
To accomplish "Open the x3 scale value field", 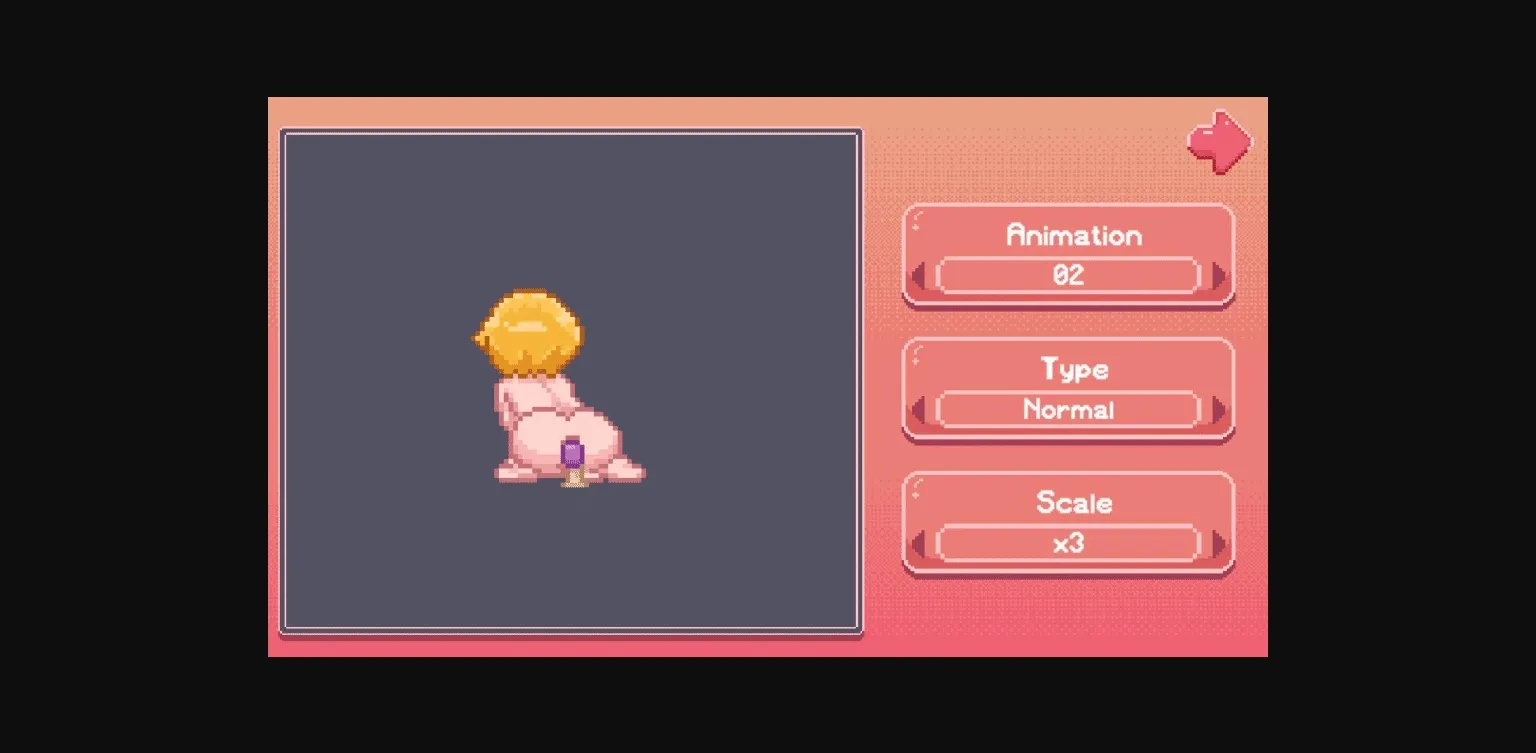I will coord(1070,544).
